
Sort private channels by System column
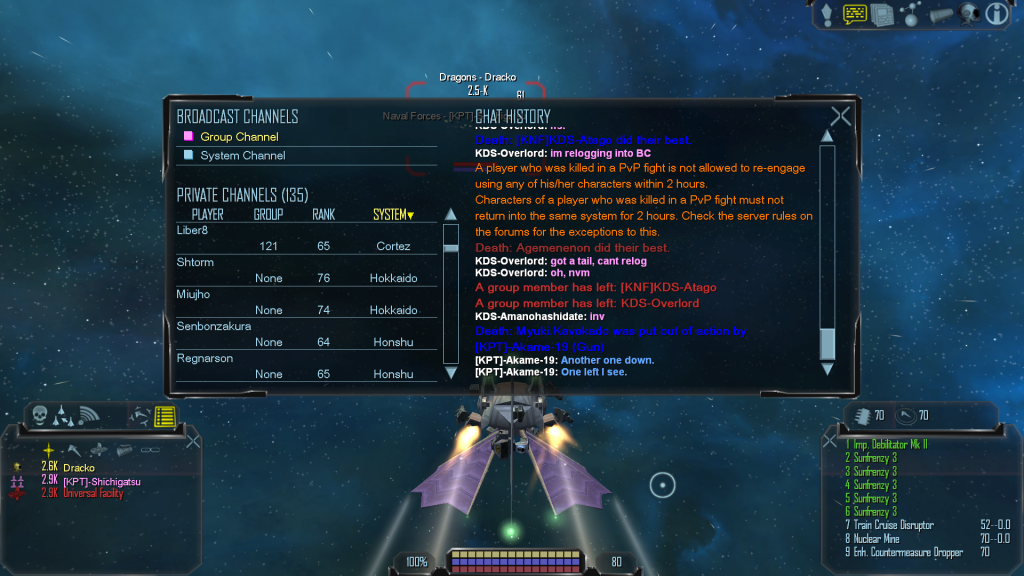[392, 215]
